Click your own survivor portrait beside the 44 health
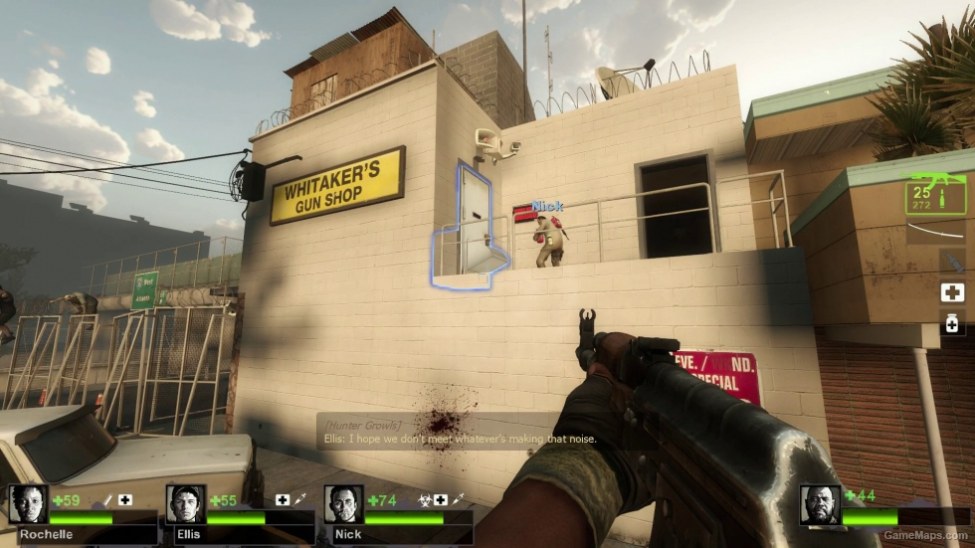Screen dimensions: 975x548 (x=820, y=505)
